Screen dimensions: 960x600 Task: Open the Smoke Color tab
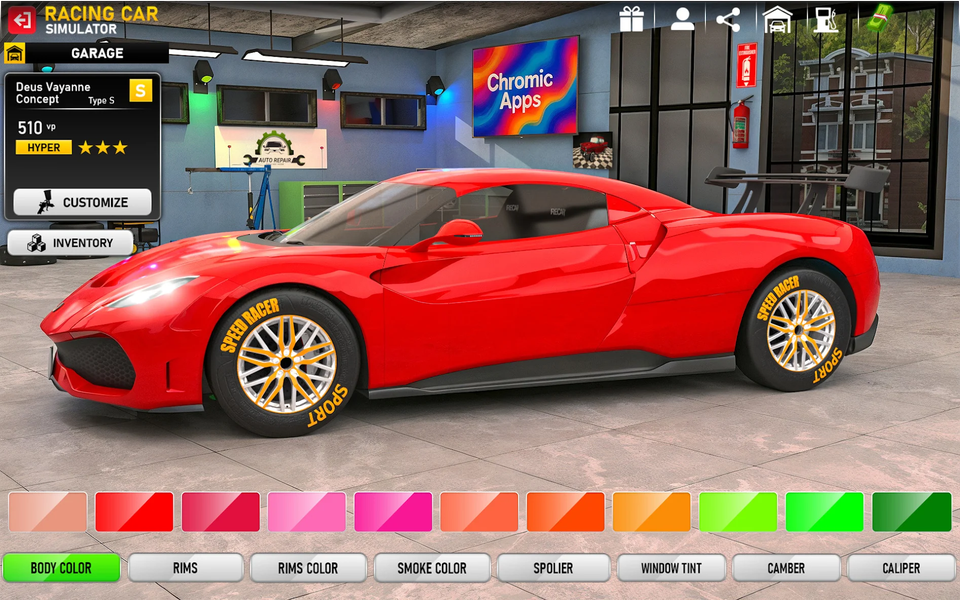tap(432, 568)
